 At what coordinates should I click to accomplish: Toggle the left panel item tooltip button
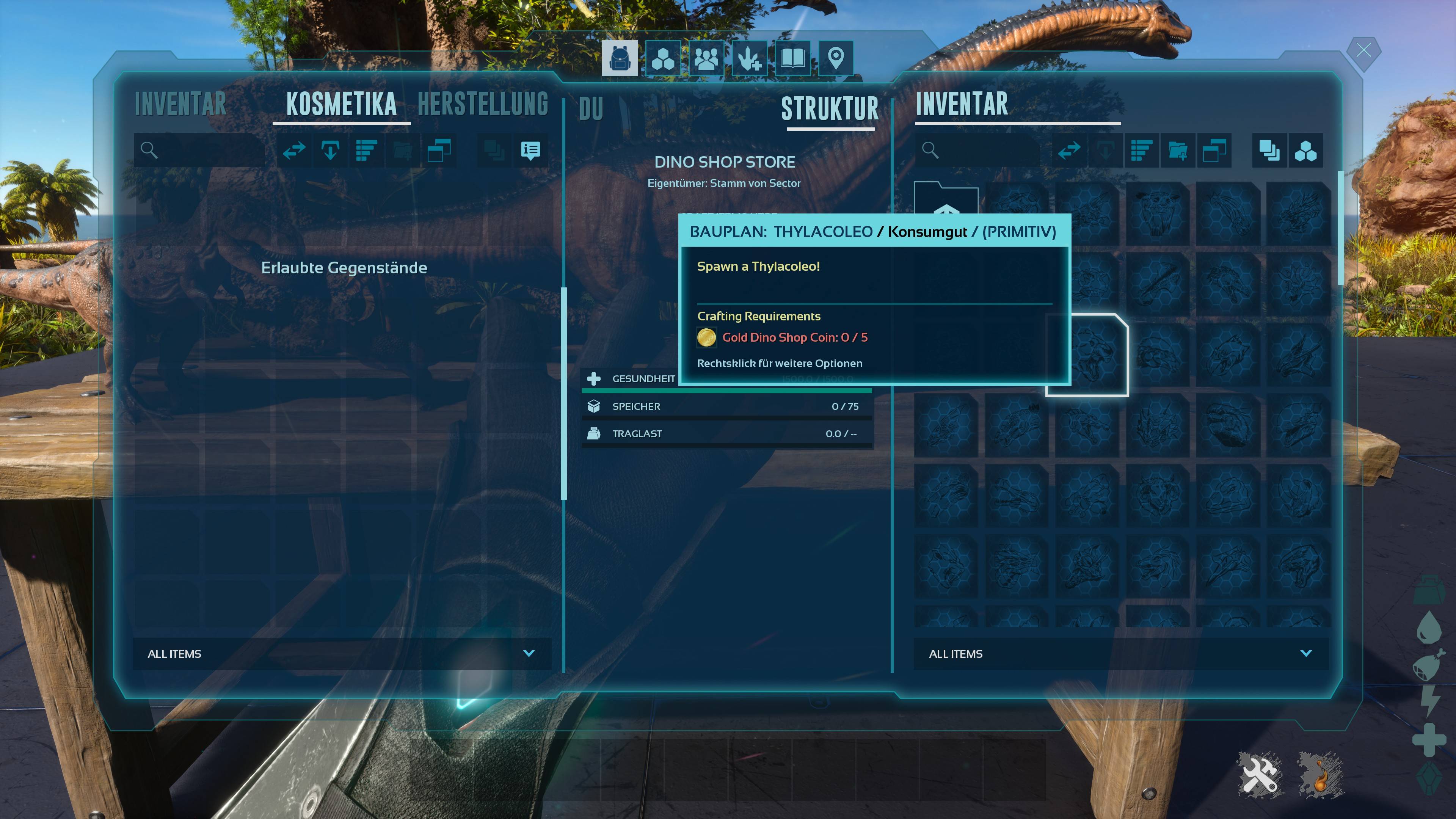click(530, 151)
